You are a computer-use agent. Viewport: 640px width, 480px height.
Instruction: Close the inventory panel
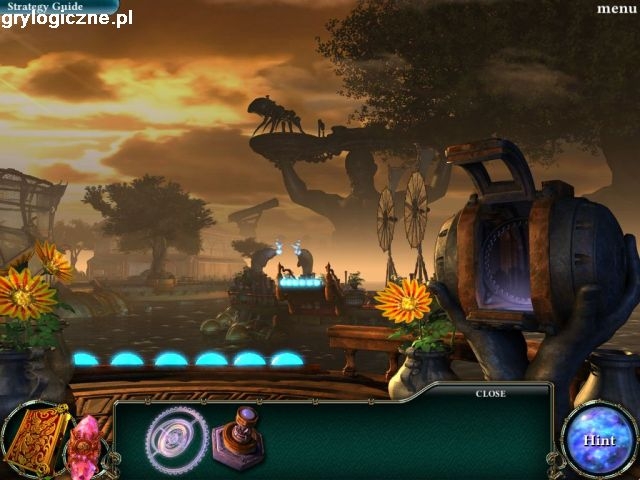(x=490, y=394)
